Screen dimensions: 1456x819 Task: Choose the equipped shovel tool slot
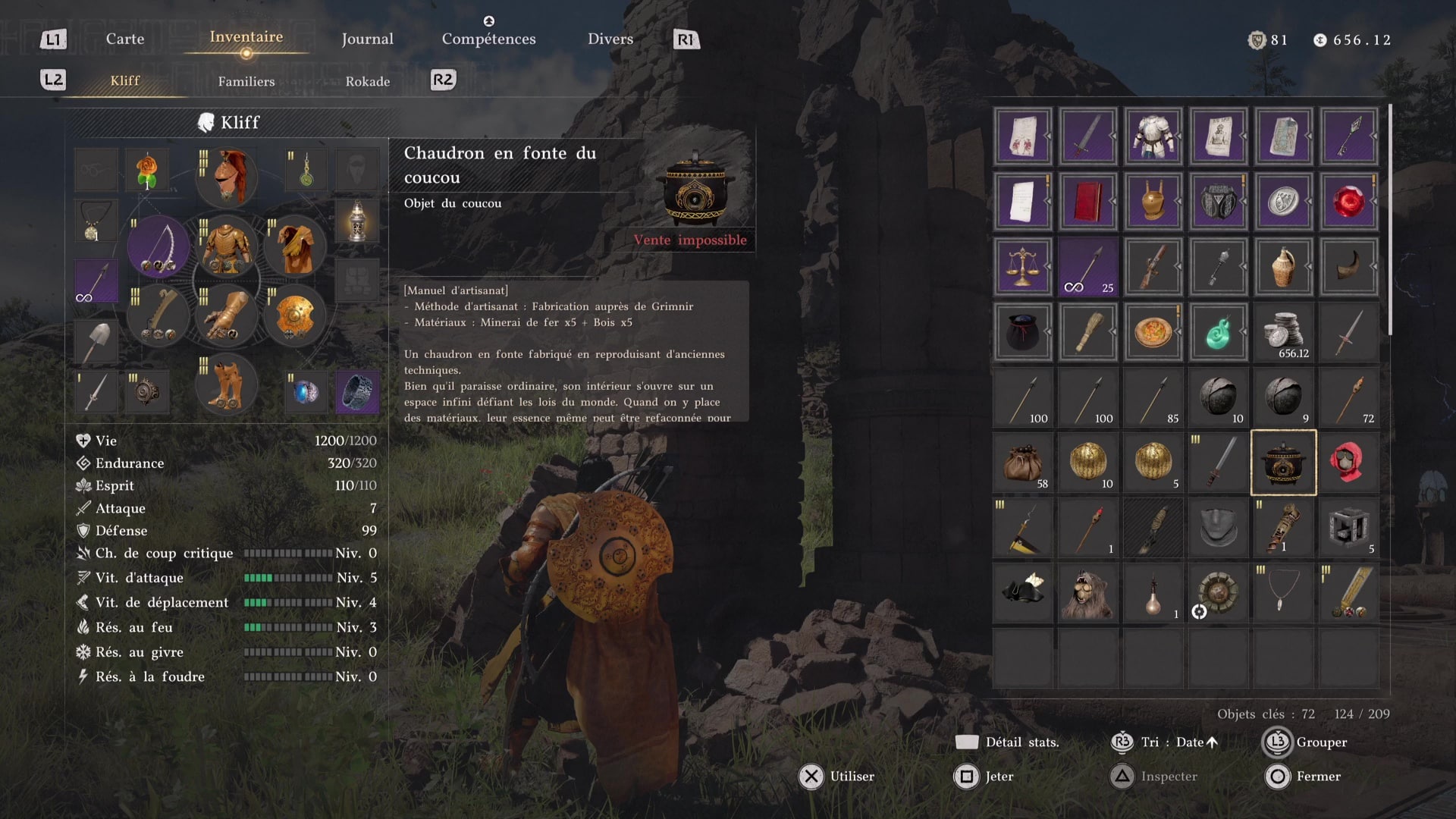(96, 340)
